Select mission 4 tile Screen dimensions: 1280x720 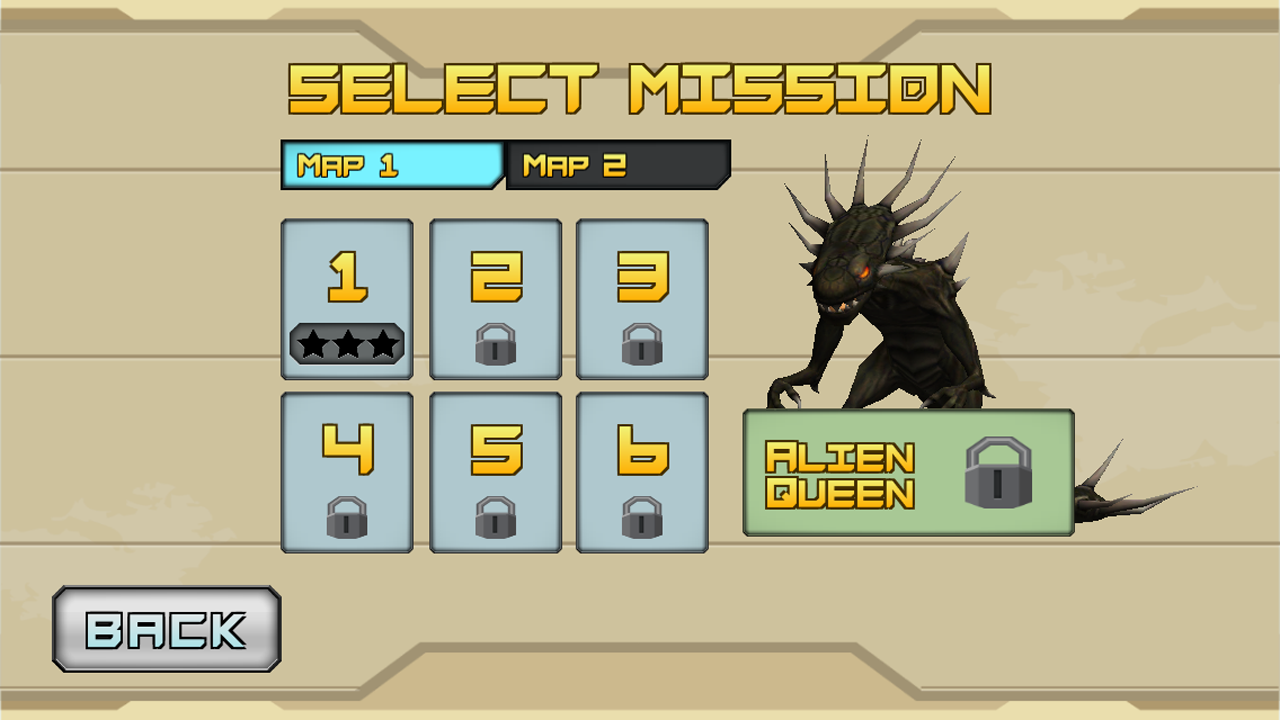coord(346,470)
